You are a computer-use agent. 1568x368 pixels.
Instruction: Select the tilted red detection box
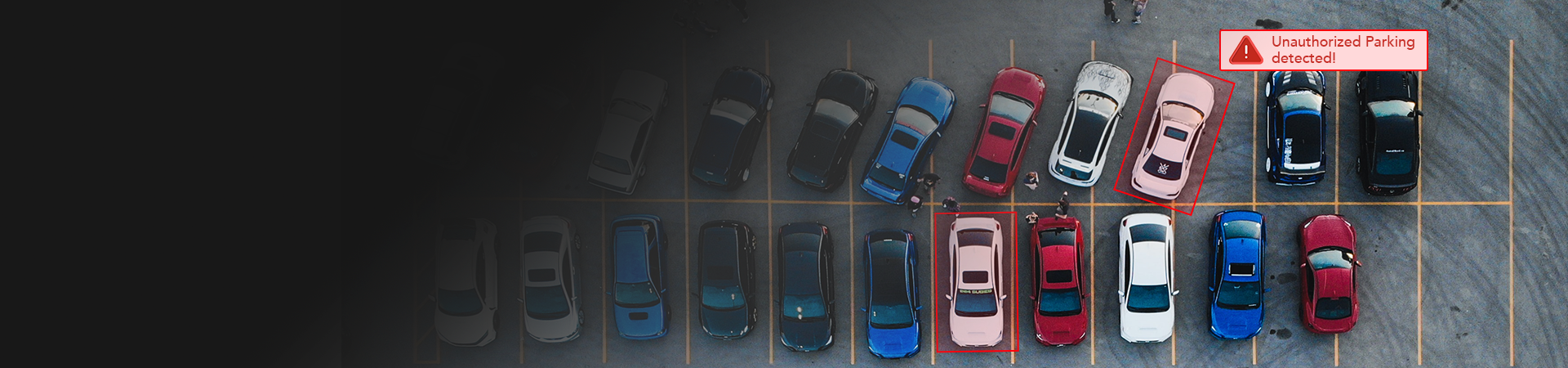(1174, 136)
